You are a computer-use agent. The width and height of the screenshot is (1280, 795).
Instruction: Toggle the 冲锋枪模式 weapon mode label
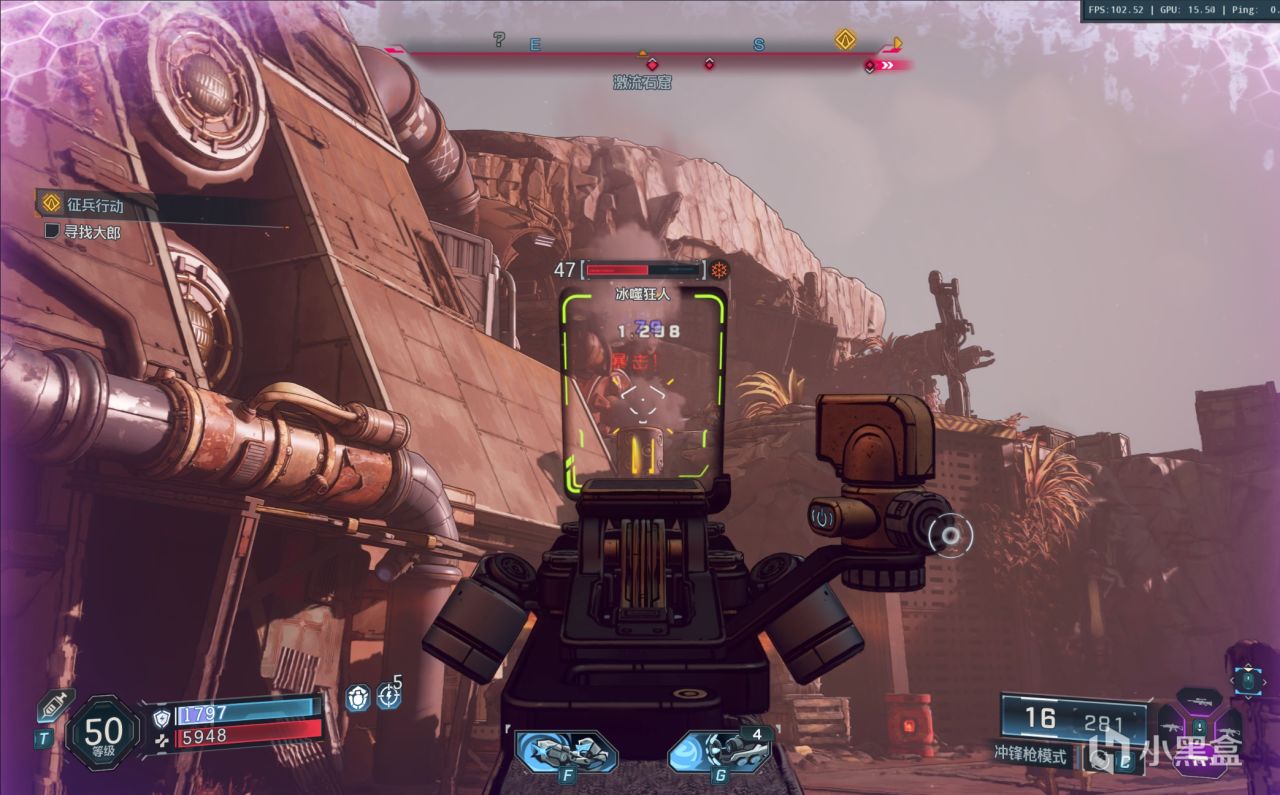(x=1030, y=755)
